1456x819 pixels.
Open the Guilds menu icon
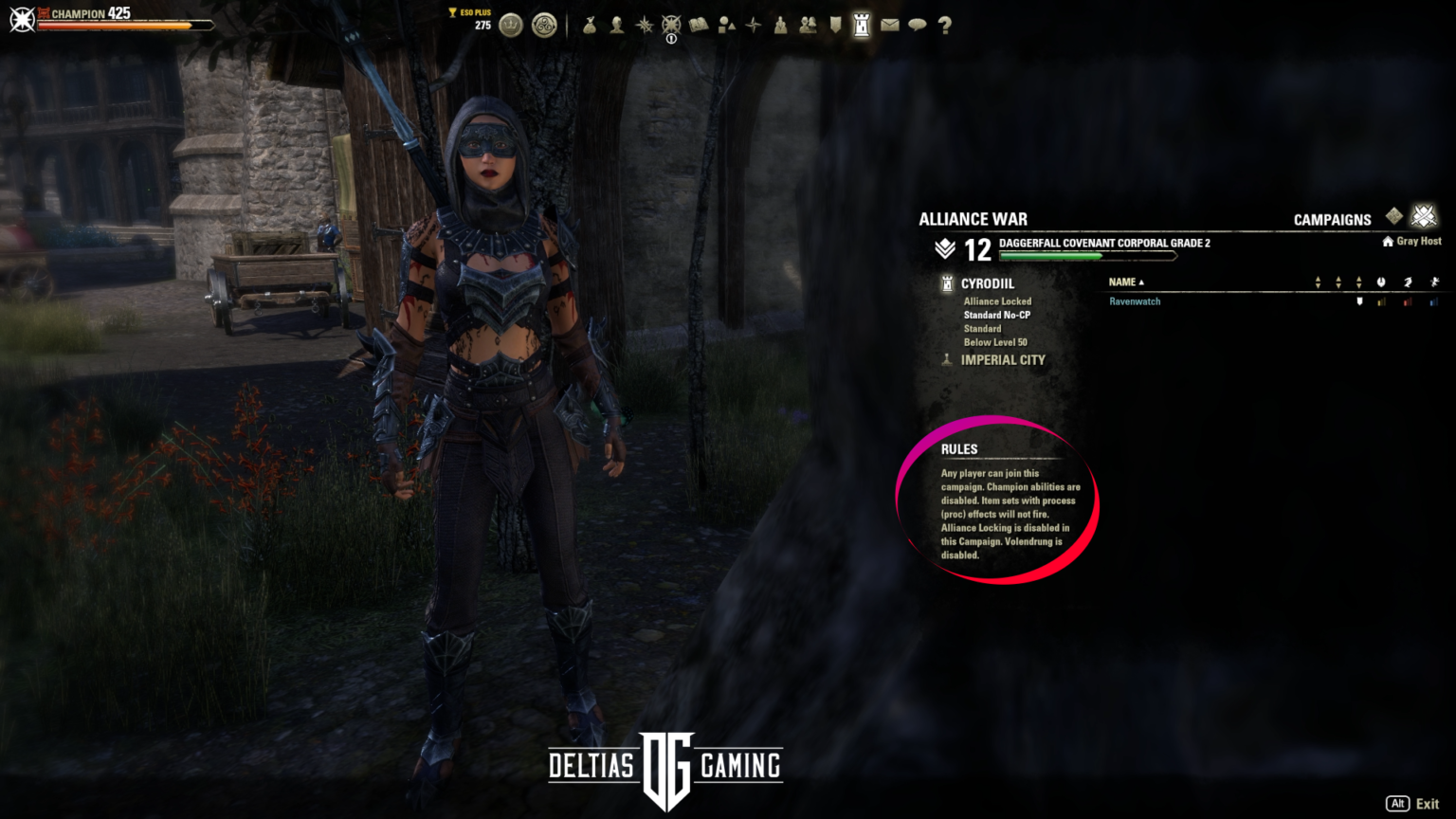[808, 26]
